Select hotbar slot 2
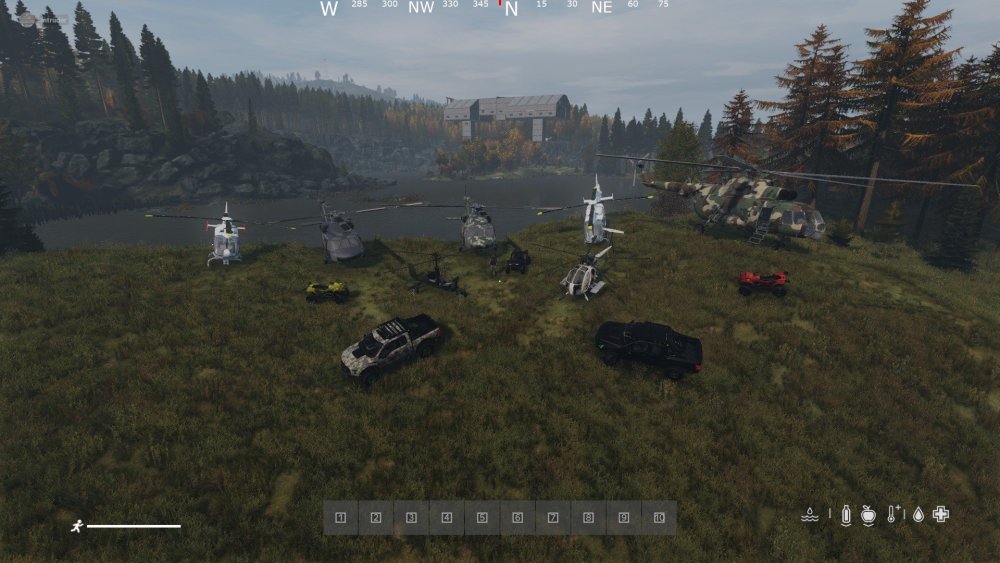 point(376,518)
